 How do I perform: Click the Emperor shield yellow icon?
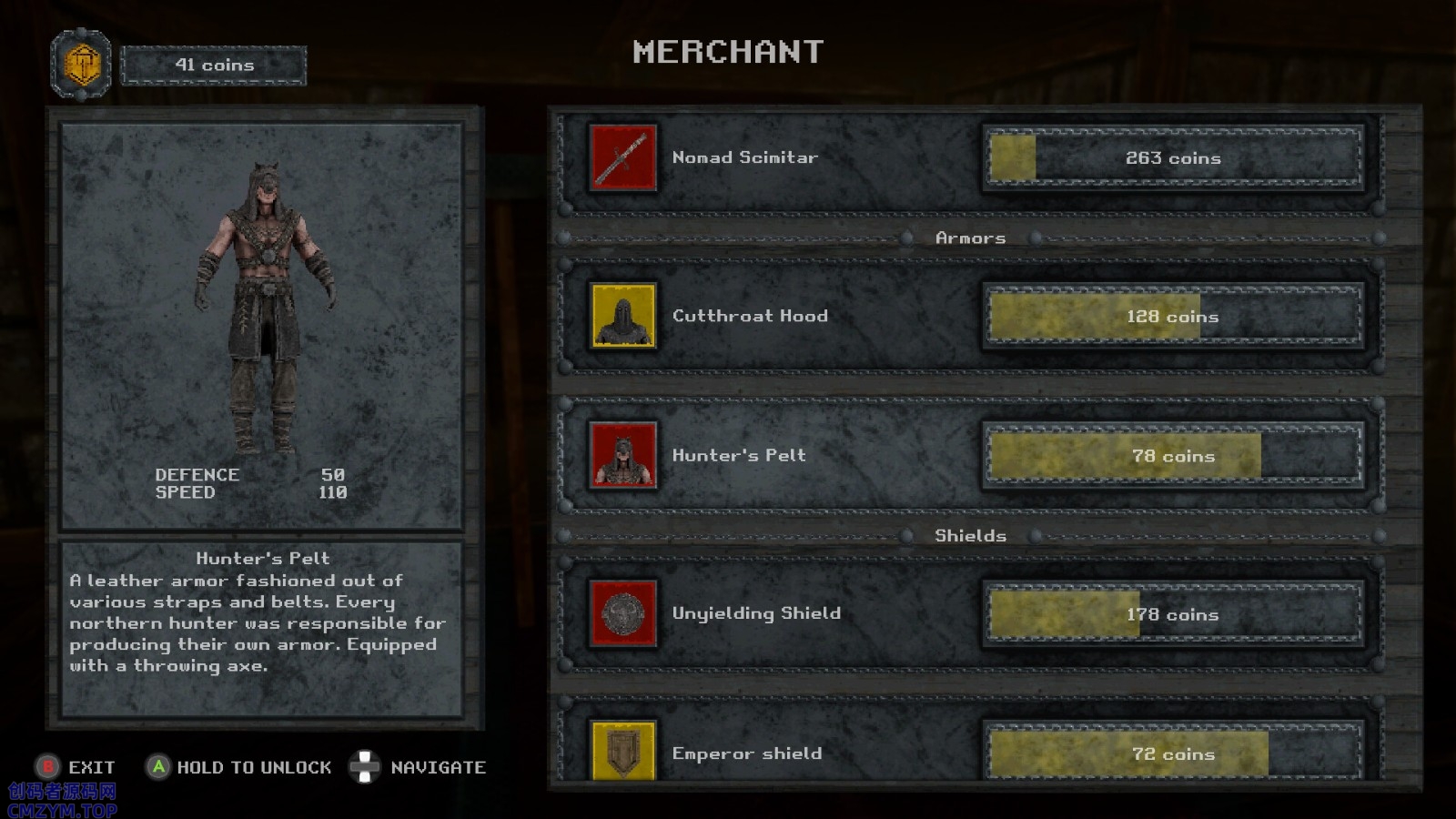coord(622,752)
